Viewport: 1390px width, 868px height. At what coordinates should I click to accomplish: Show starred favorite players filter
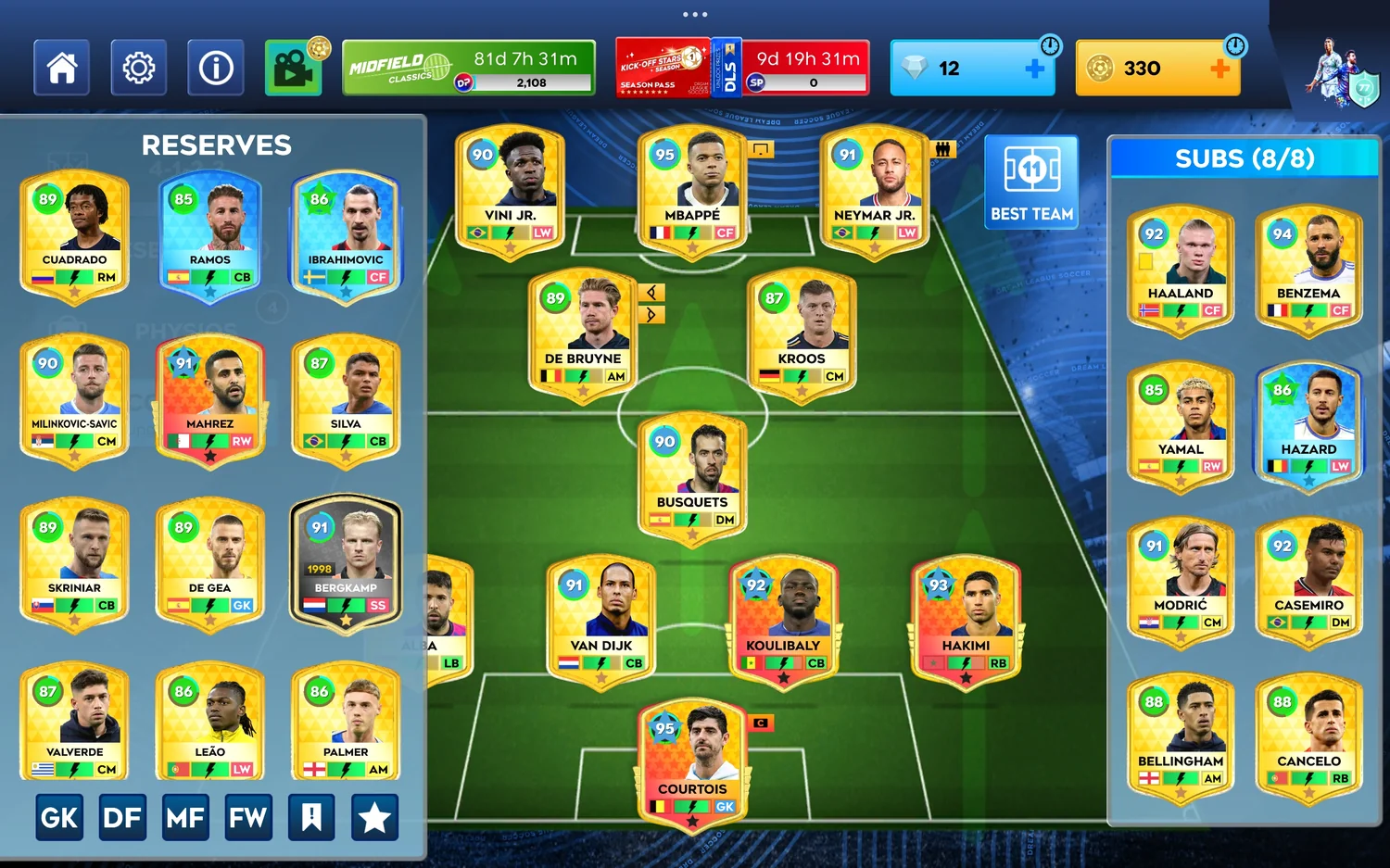pos(374,817)
